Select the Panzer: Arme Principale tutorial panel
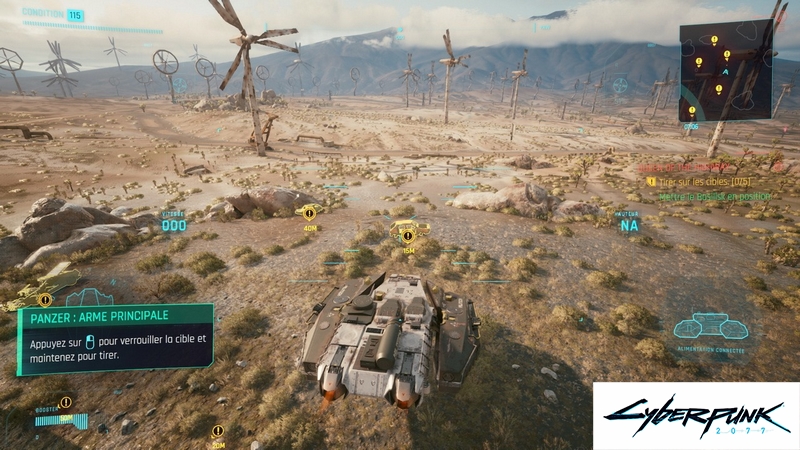Image resolution: width=800 pixels, height=450 pixels. tap(116, 339)
